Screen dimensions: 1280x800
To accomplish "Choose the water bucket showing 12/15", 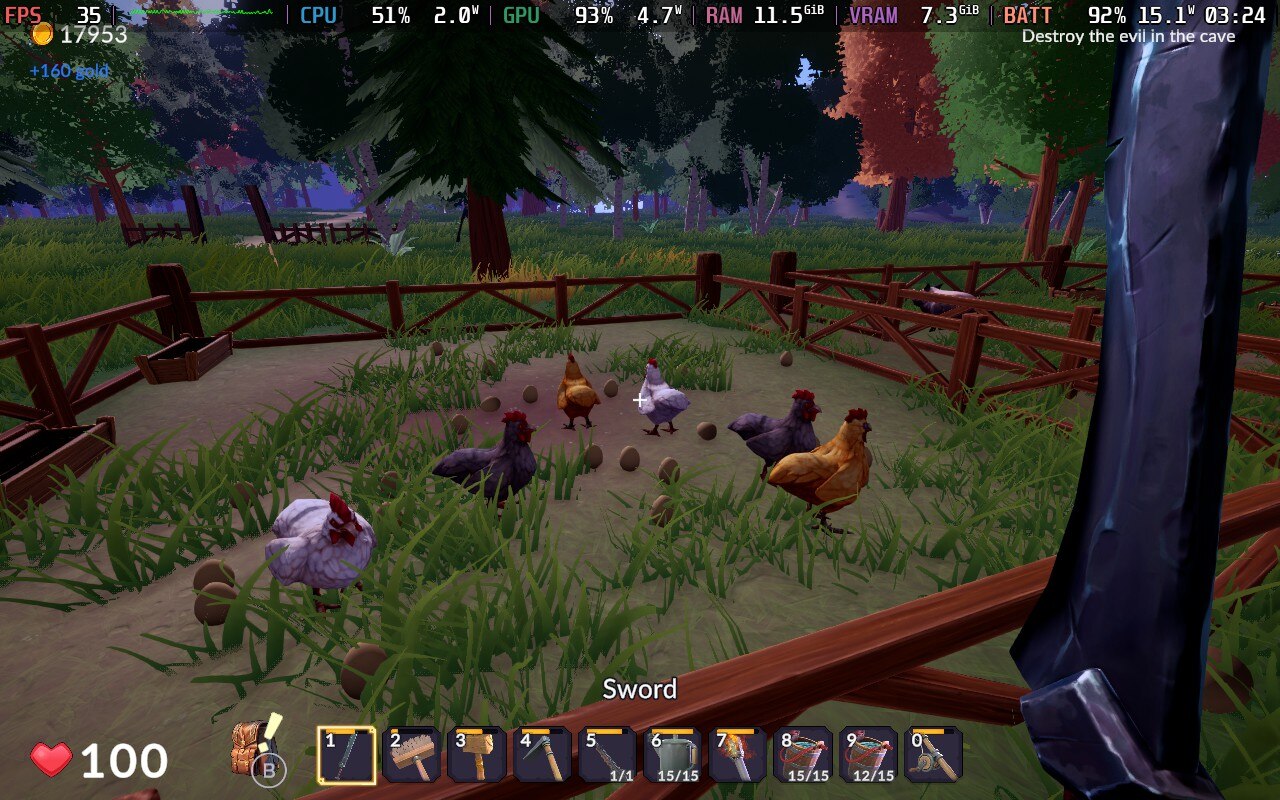I will [869, 755].
